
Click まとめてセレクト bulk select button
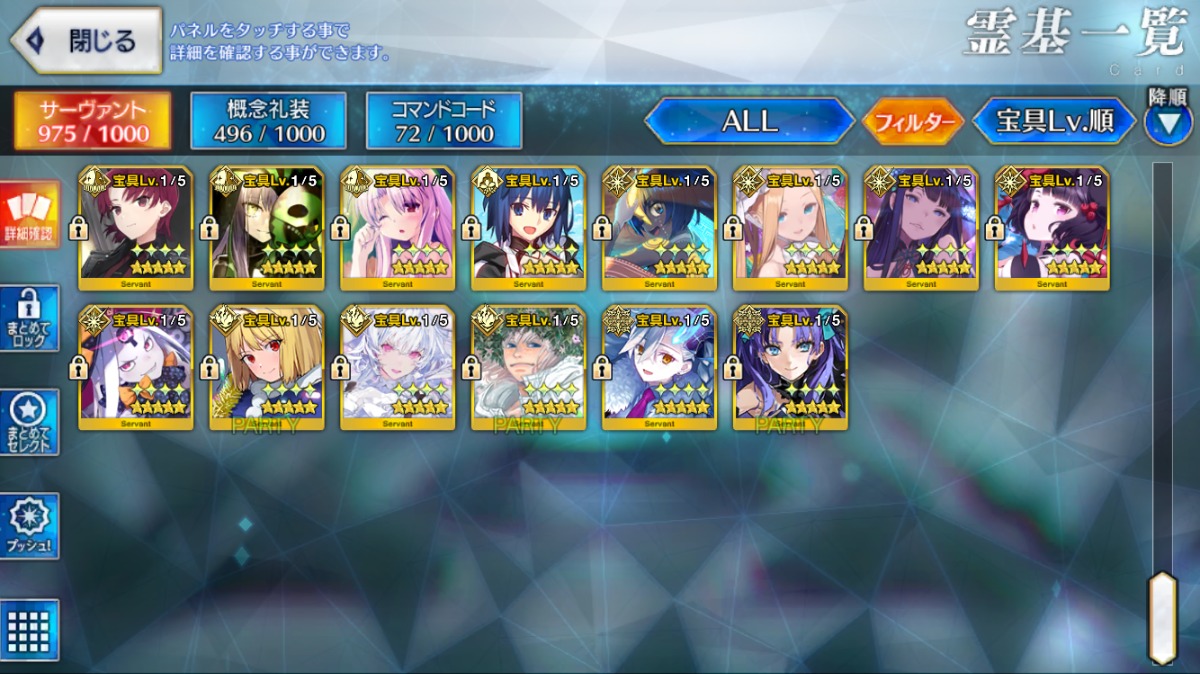coord(29,422)
